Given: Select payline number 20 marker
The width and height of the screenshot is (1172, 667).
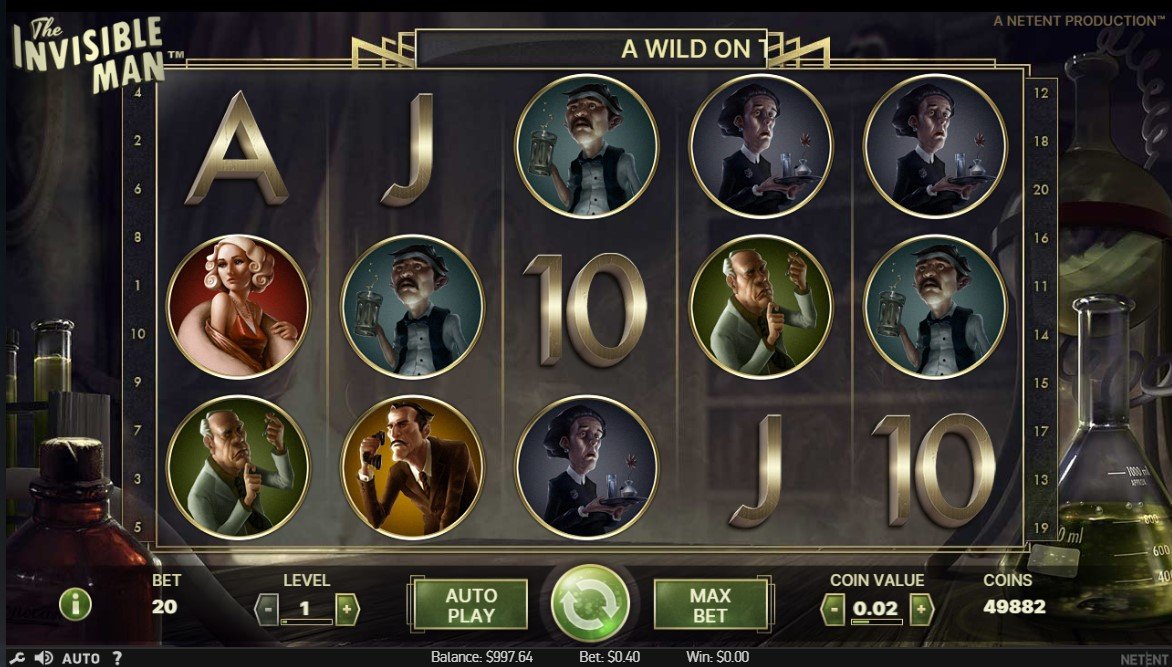Looking at the screenshot, I should (1040, 189).
